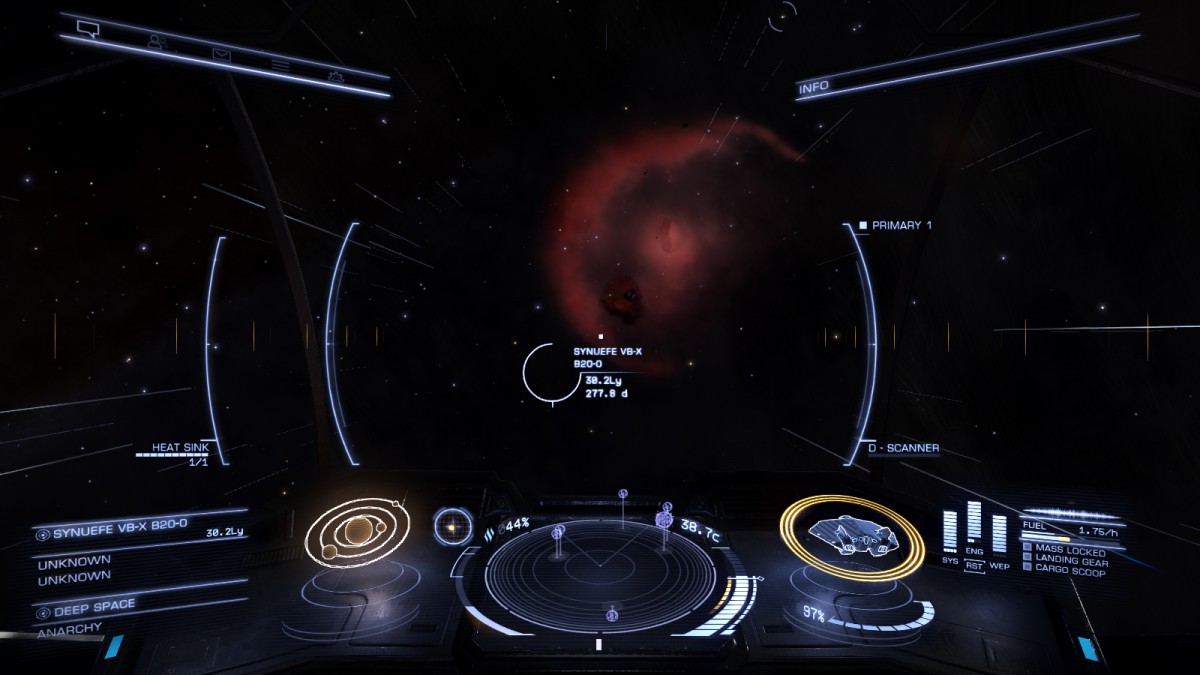This screenshot has height=675, width=1200.
Task: Open the contacts people icon tab
Action: [x=156, y=42]
